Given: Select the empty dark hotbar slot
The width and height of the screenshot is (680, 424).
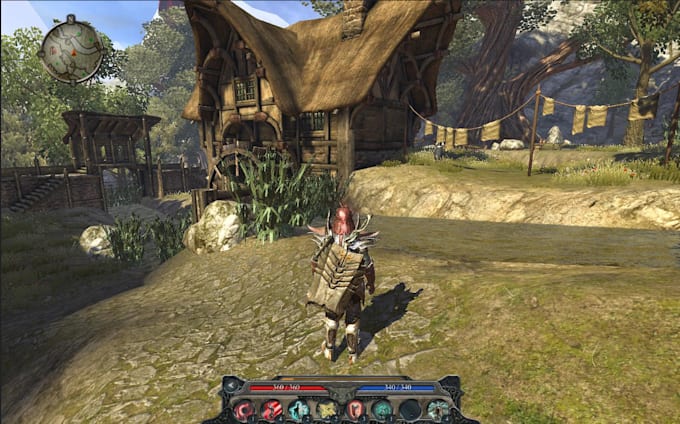Looking at the screenshot, I should coord(410,409).
